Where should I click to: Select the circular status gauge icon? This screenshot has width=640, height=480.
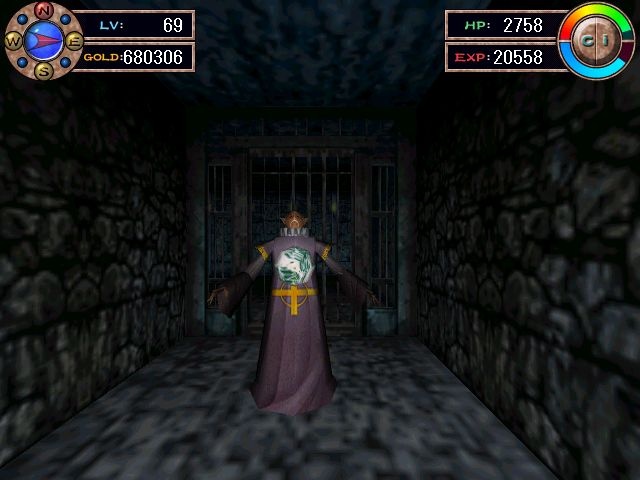[x=597, y=40]
